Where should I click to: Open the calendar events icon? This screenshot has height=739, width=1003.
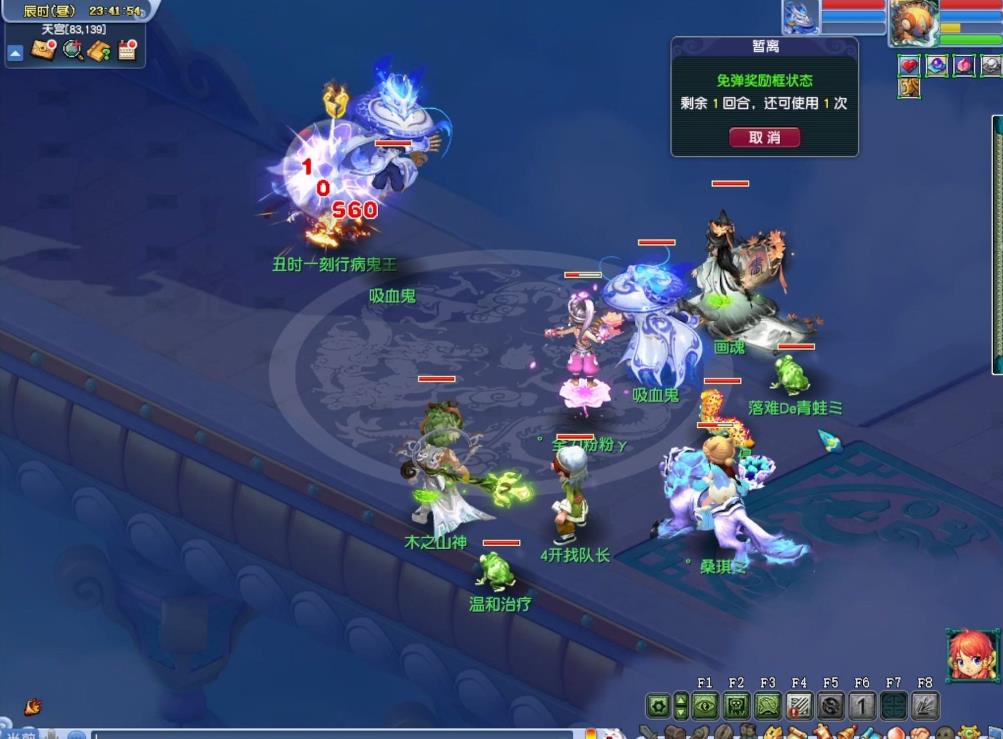point(127,50)
